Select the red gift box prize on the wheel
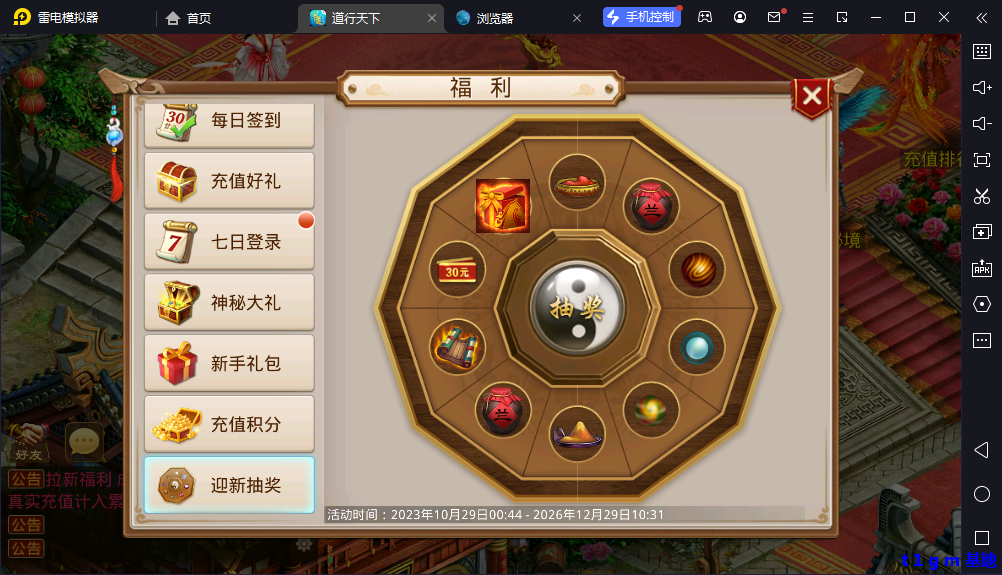 pyautogui.click(x=502, y=205)
